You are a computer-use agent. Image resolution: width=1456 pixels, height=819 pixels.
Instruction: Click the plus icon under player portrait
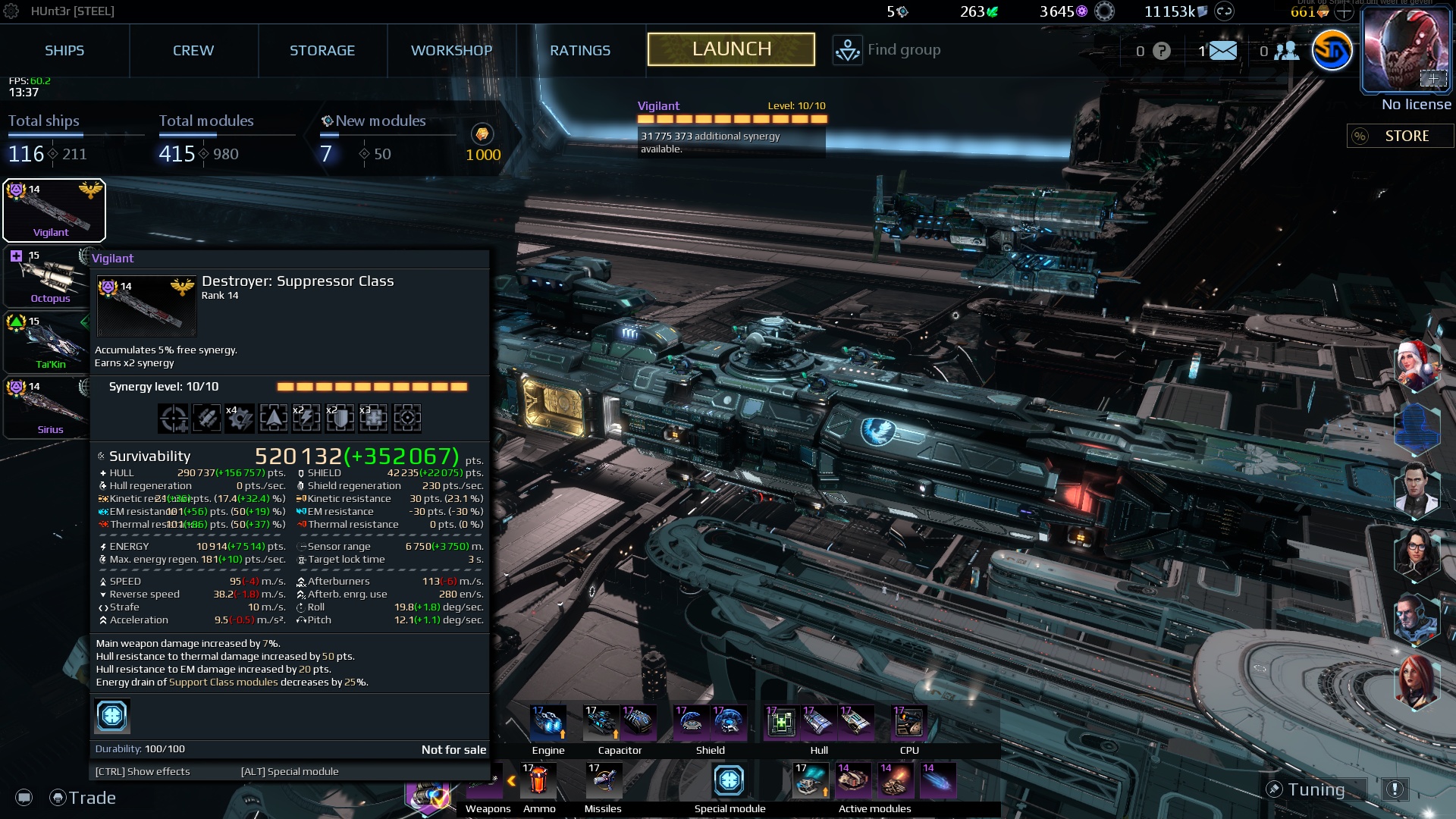[x=1433, y=78]
